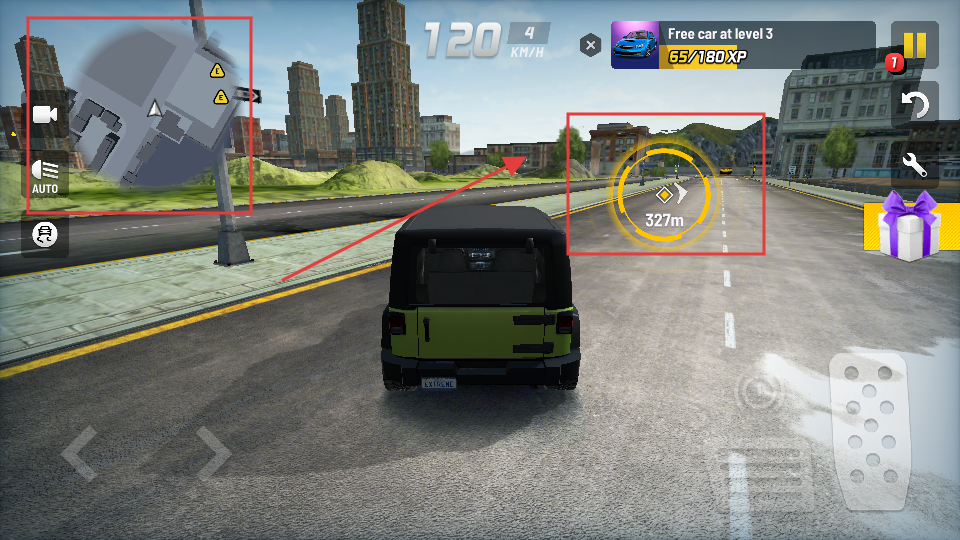This screenshot has height=540, width=960.
Task: Switch camera view with the camera icon
Action: pos(45,115)
